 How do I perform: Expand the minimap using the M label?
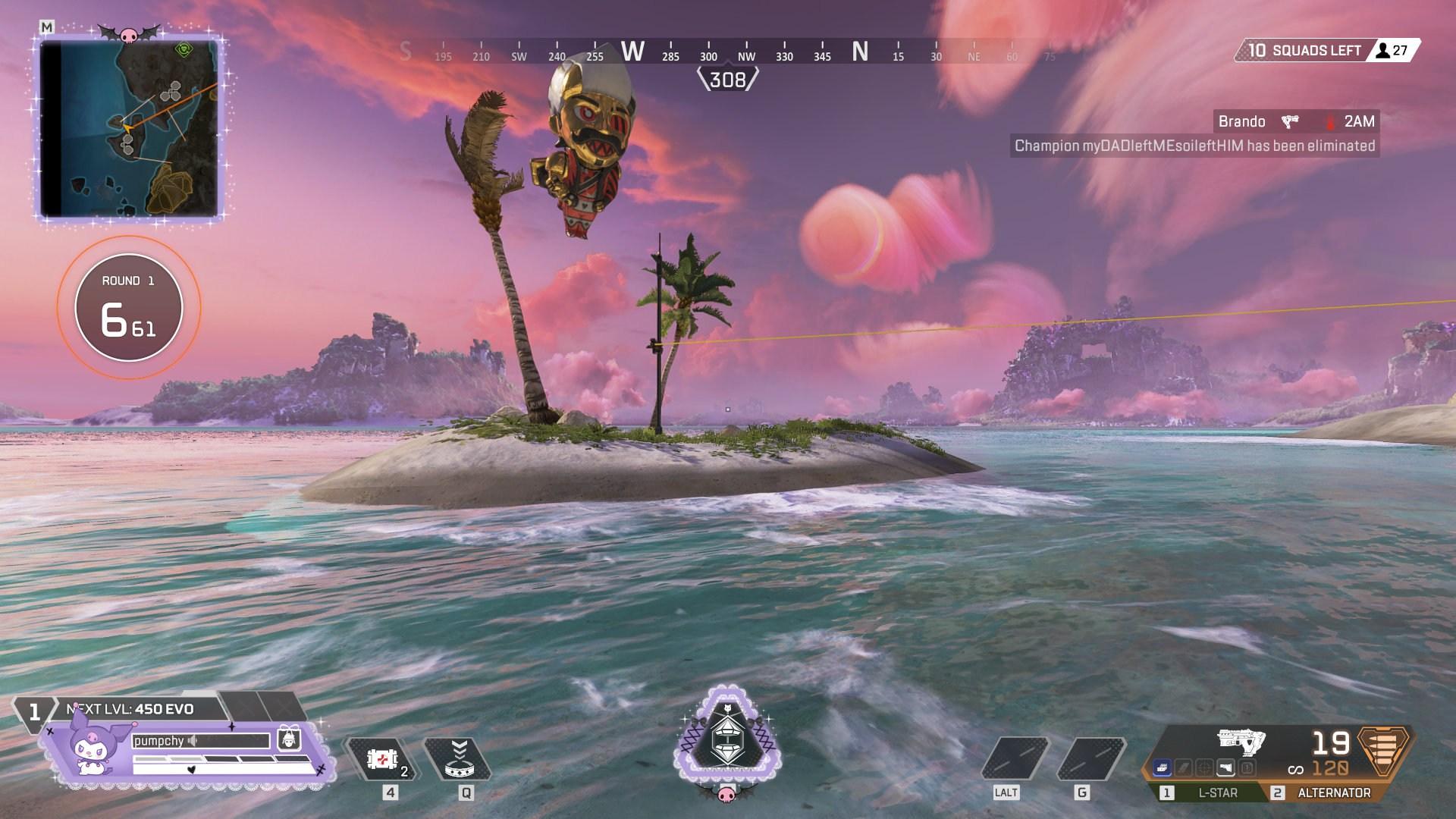click(x=45, y=25)
